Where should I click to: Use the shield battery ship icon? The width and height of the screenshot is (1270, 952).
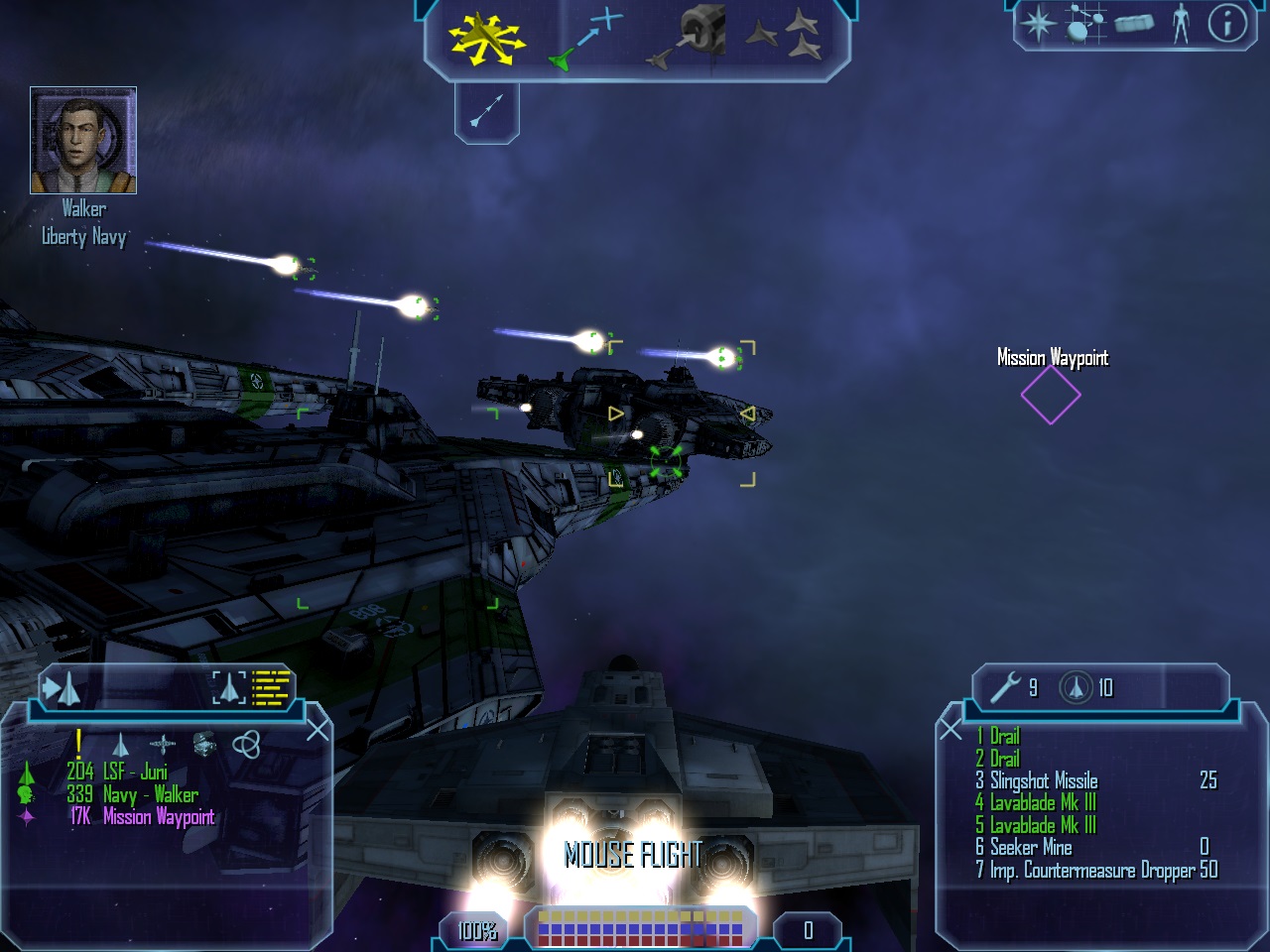coord(1076,687)
